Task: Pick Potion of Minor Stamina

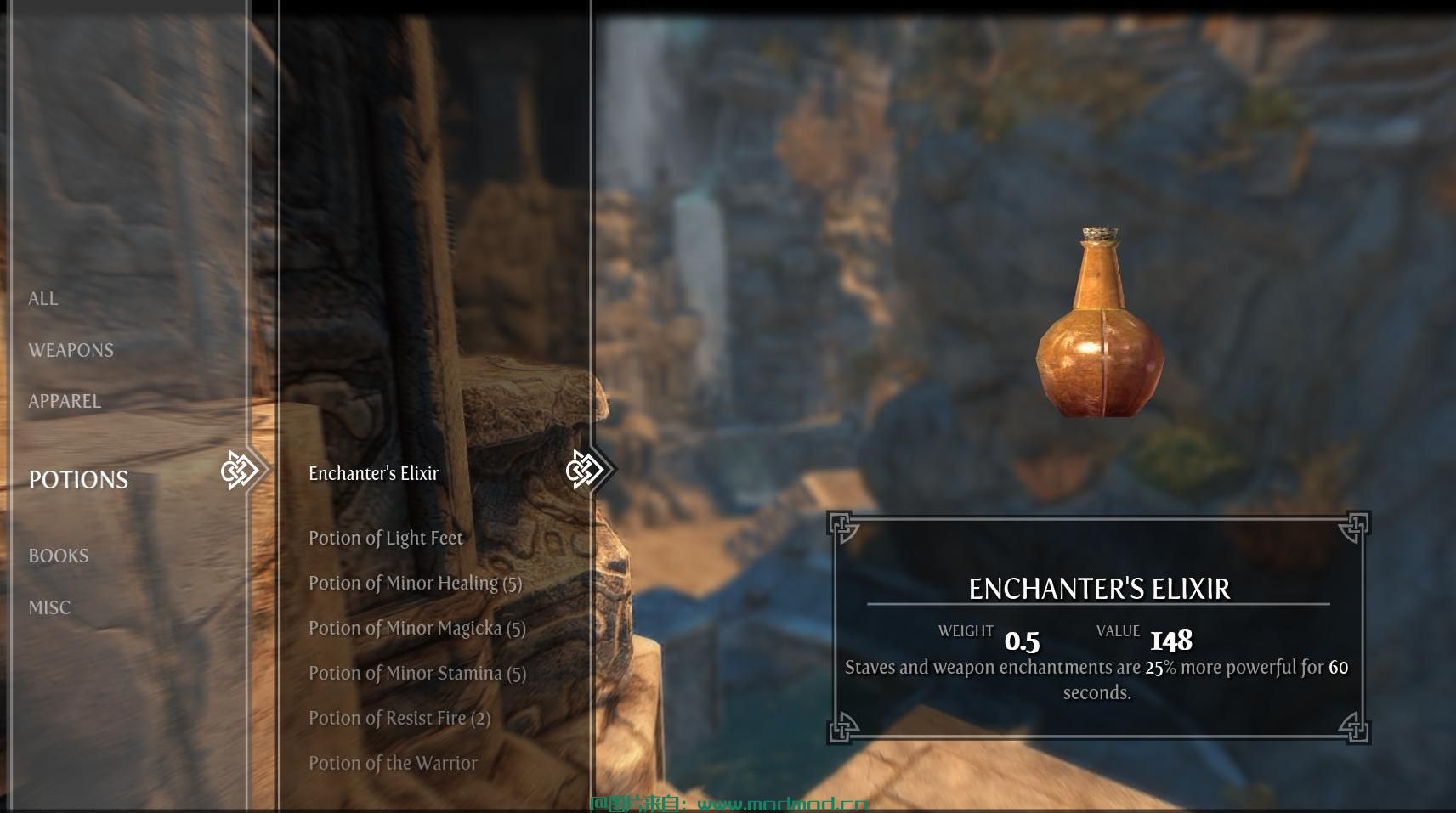Action: tap(416, 674)
